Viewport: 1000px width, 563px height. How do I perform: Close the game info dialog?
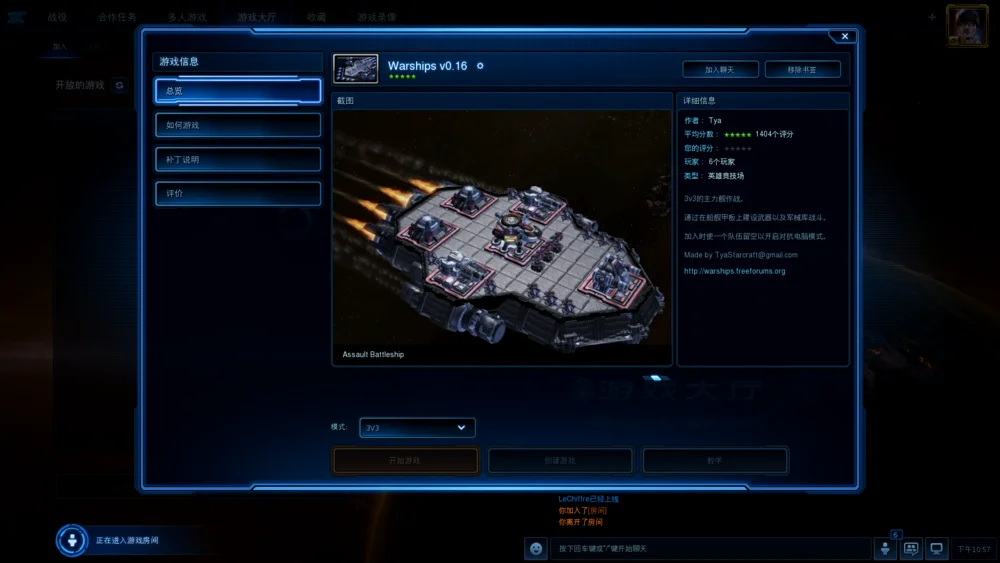[x=845, y=36]
